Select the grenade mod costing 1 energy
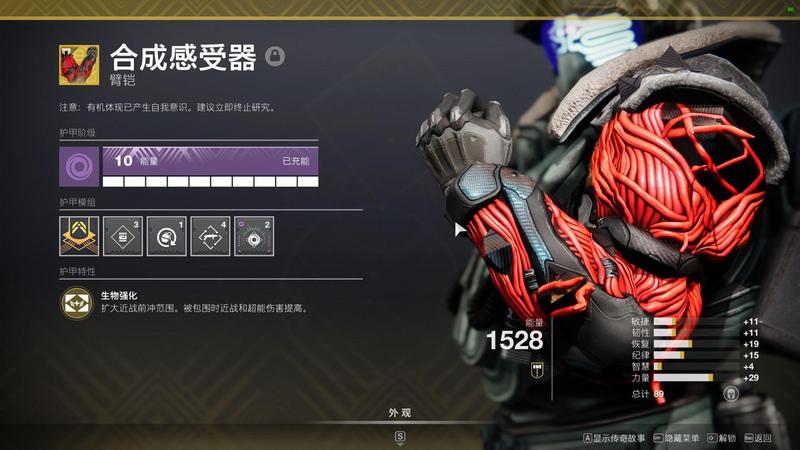Image resolution: width=800 pixels, height=450 pixels. (166, 236)
